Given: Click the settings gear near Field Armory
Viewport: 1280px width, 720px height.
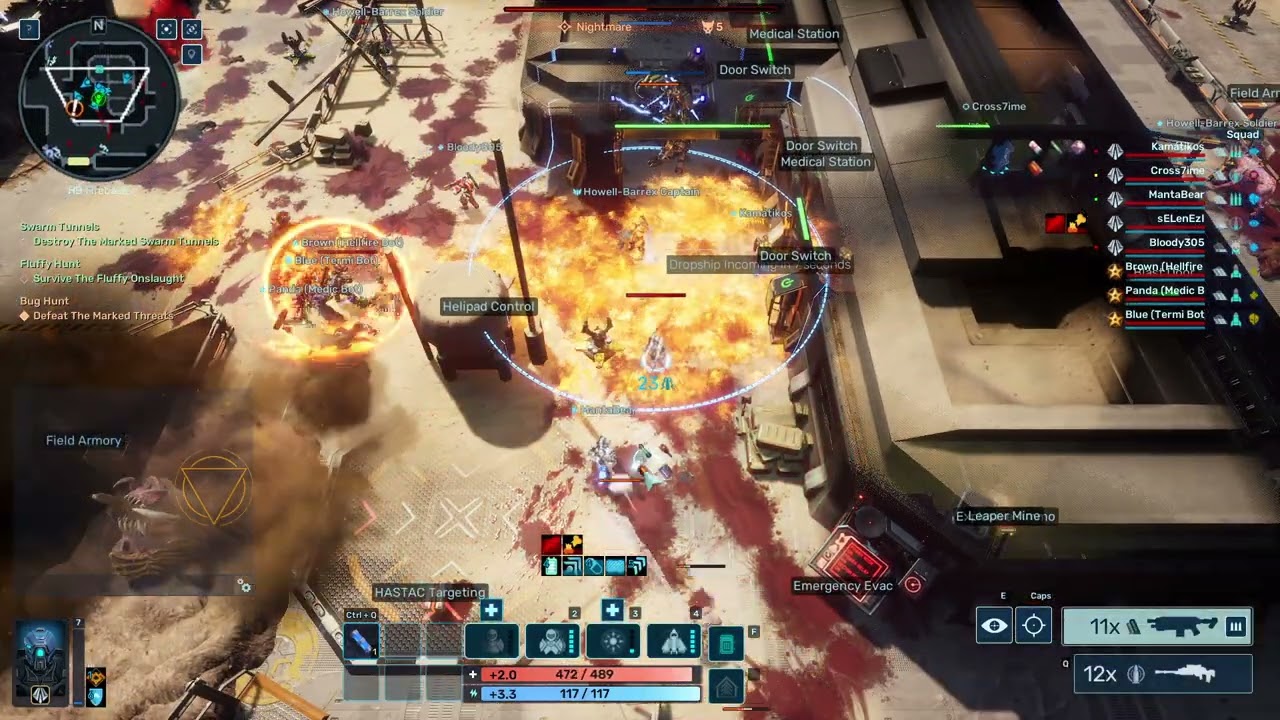Looking at the screenshot, I should tap(244, 587).
